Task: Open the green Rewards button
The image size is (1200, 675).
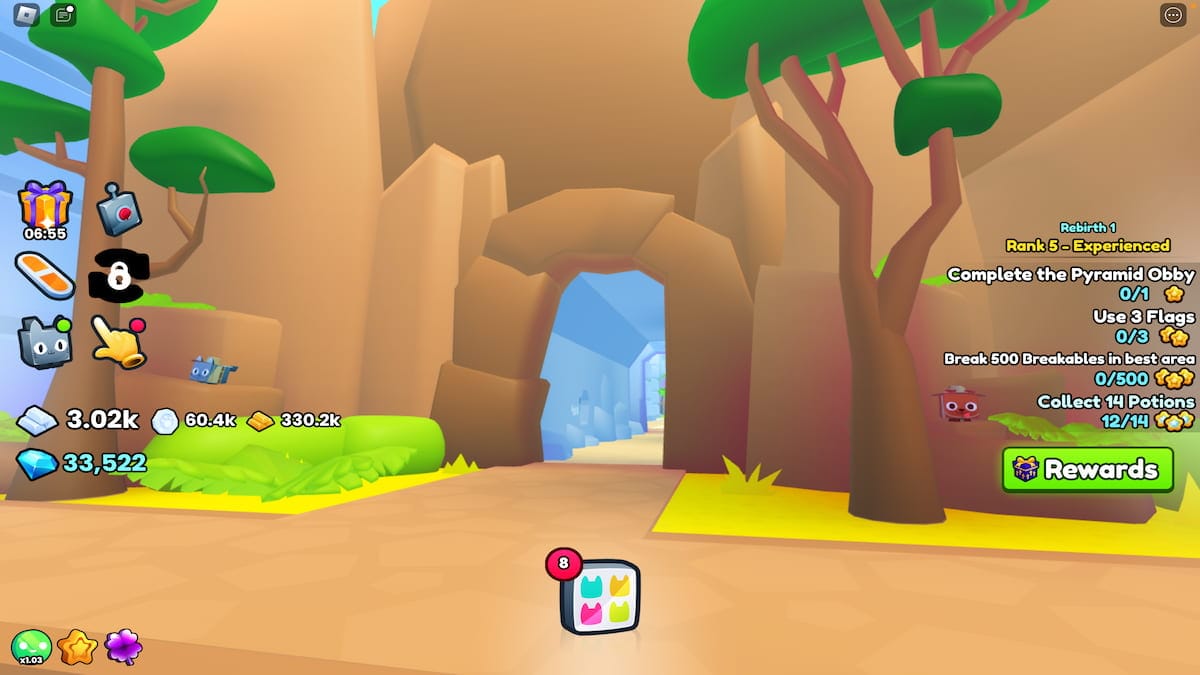Action: click(1087, 469)
